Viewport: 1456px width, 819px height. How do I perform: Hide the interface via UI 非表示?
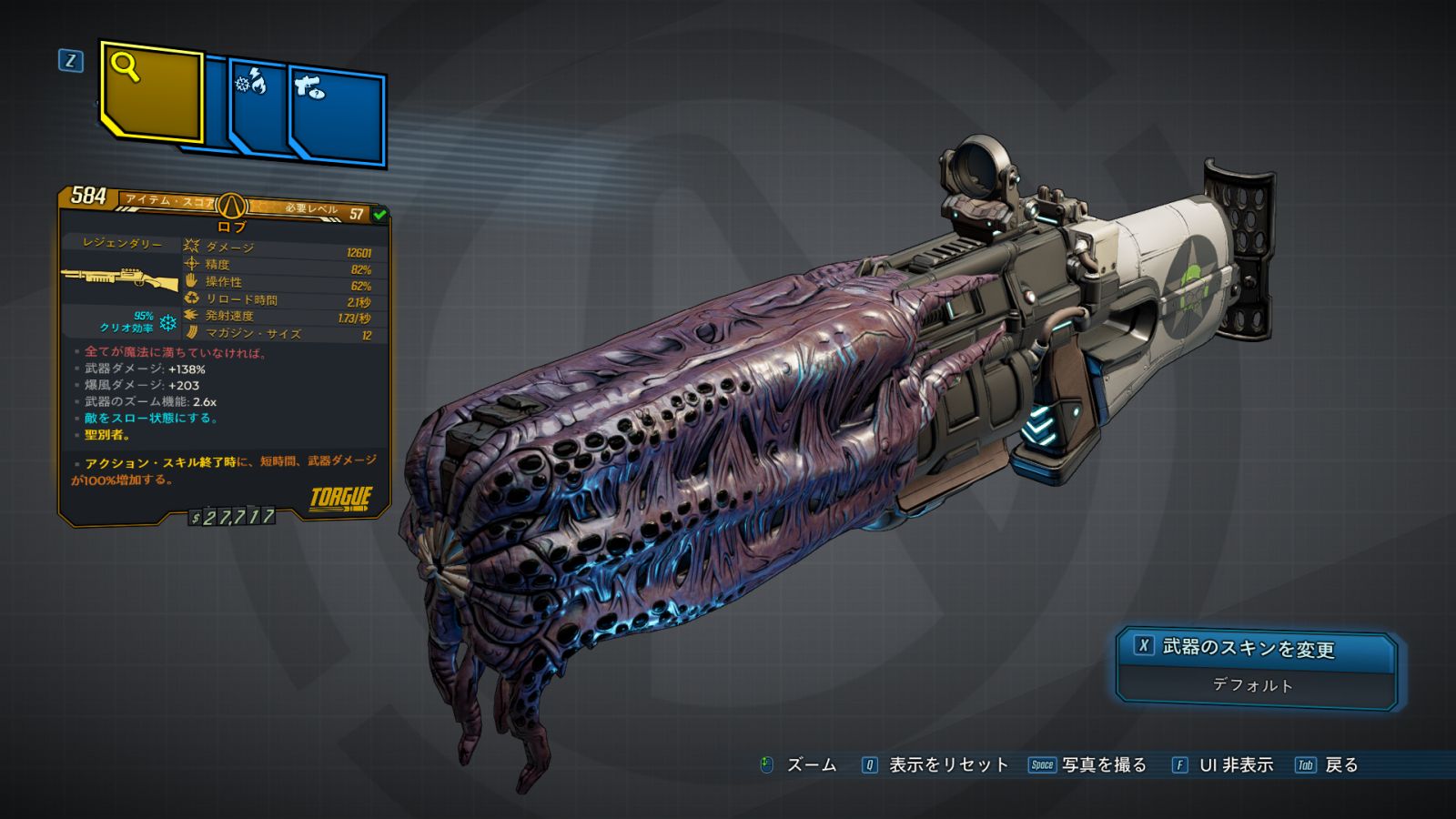click(x=1223, y=765)
